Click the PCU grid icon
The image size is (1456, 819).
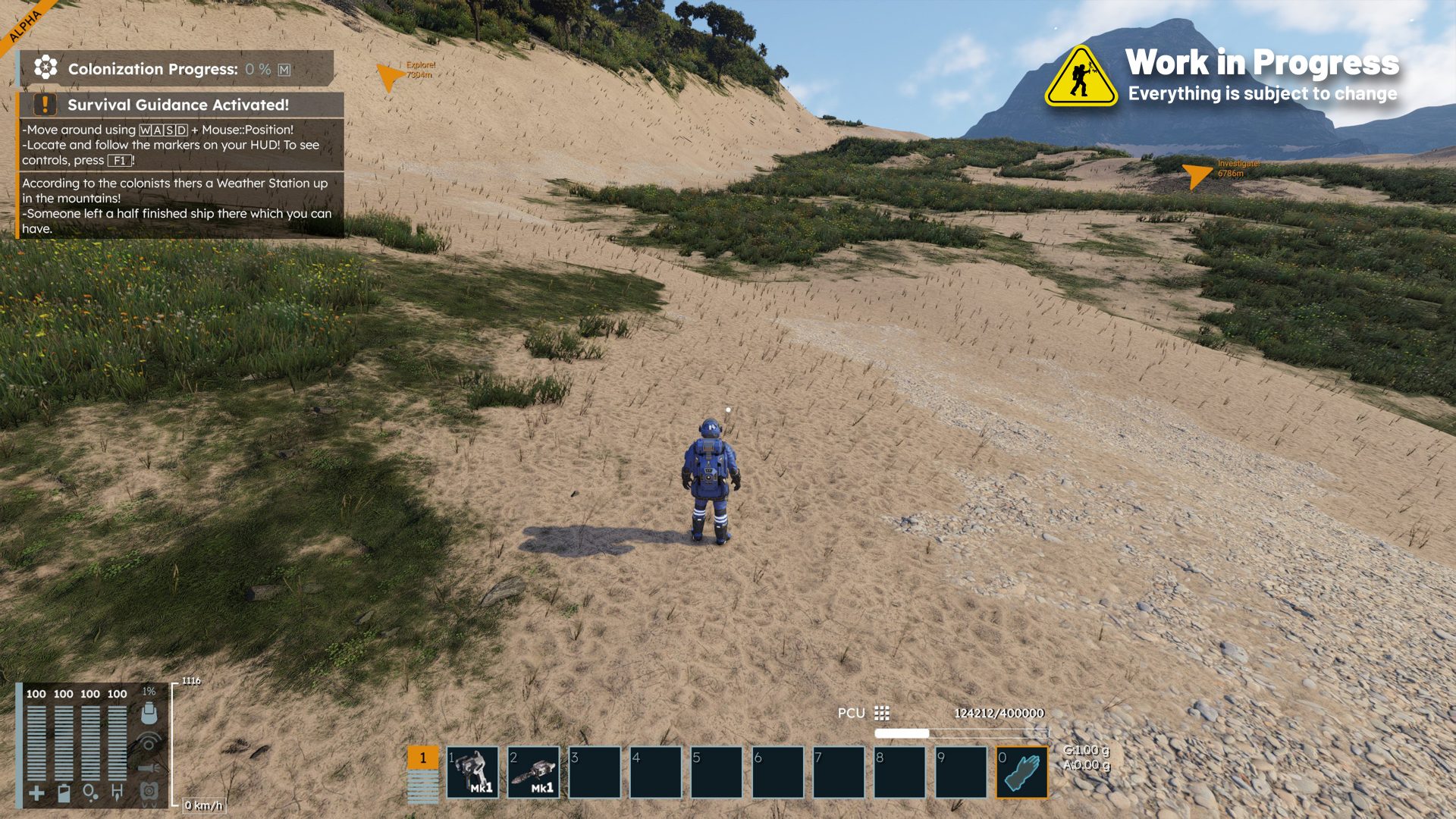click(881, 713)
